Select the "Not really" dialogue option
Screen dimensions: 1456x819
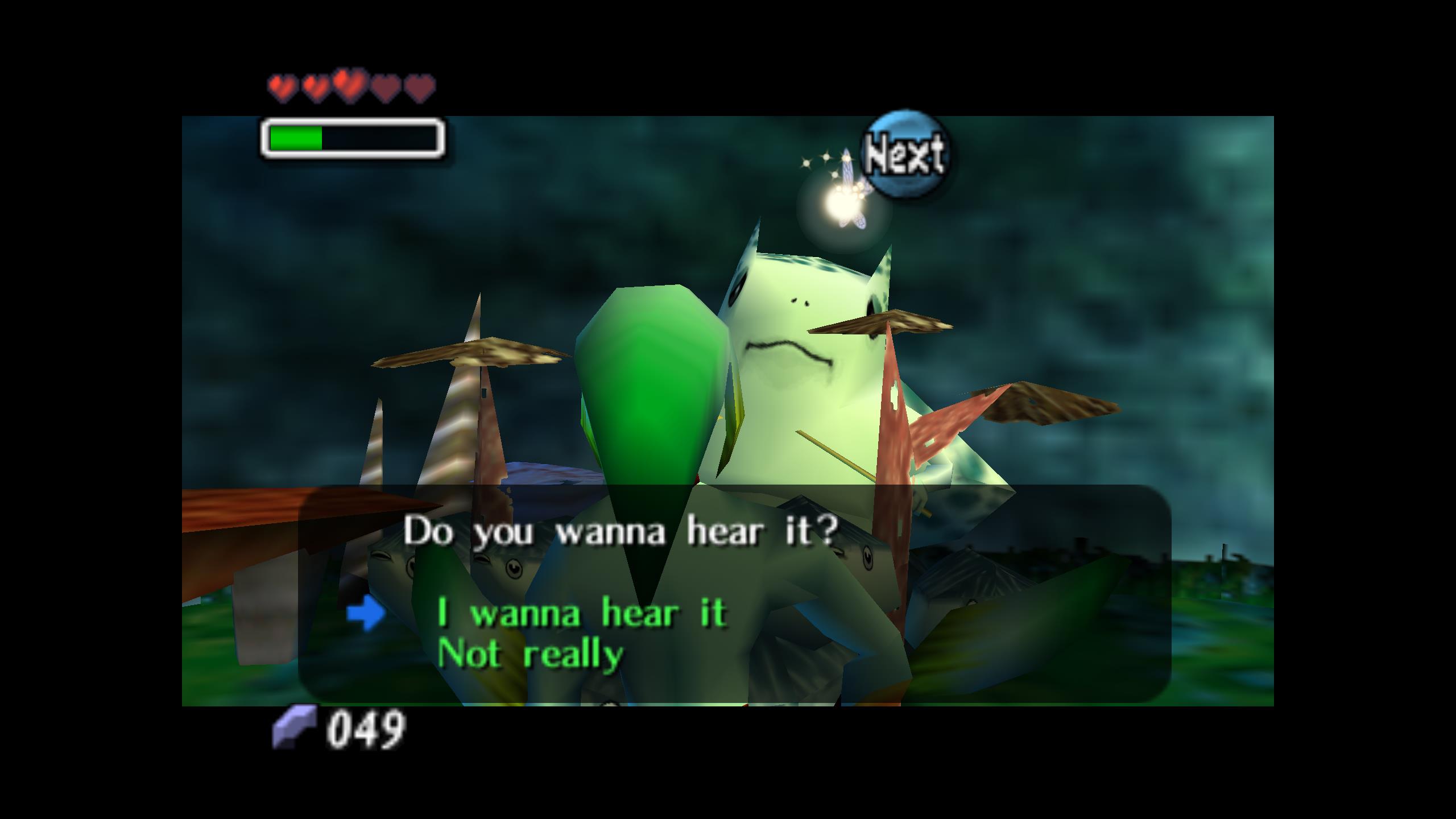530,655
